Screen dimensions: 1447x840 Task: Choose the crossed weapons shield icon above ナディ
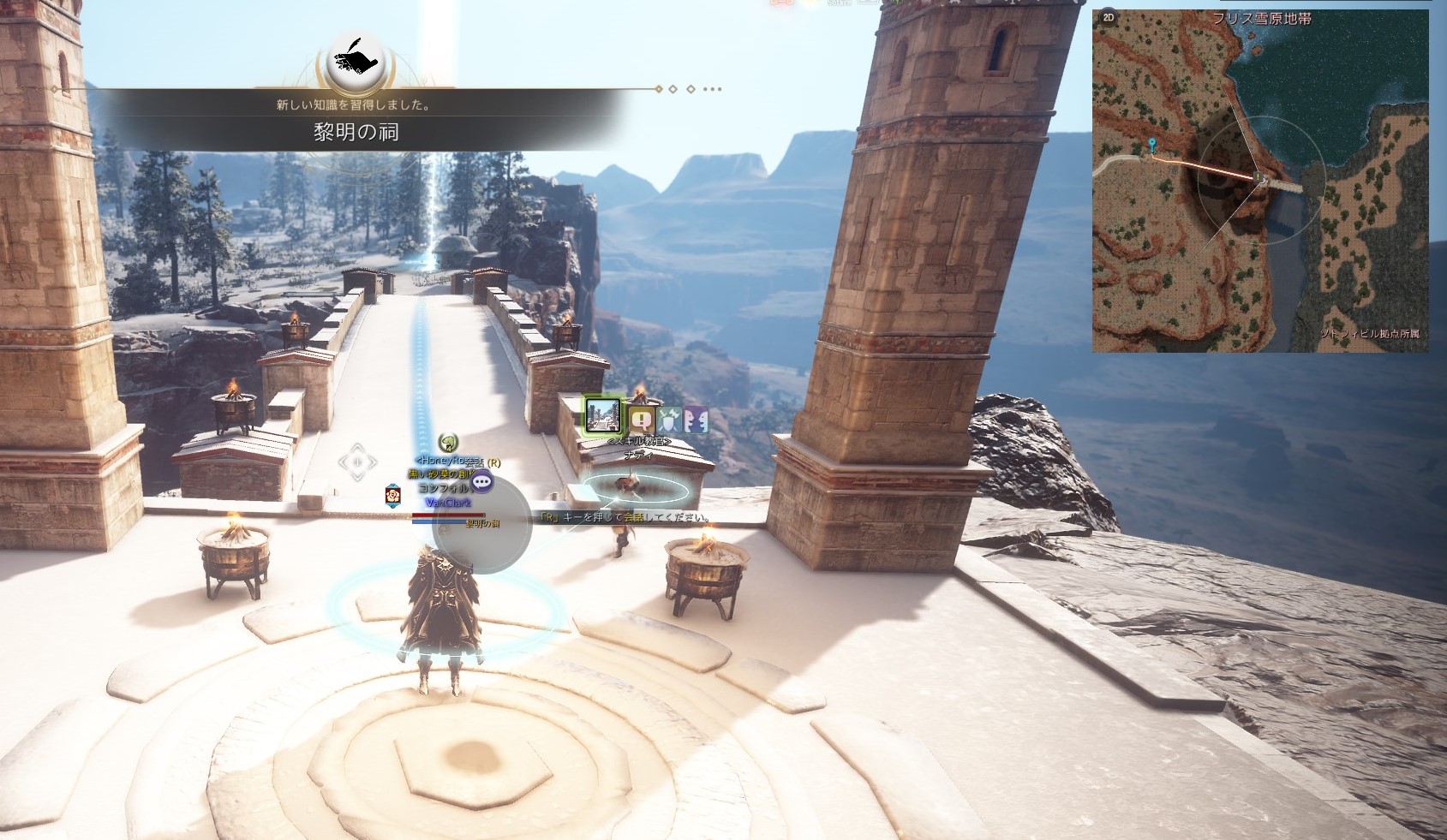coord(669,419)
